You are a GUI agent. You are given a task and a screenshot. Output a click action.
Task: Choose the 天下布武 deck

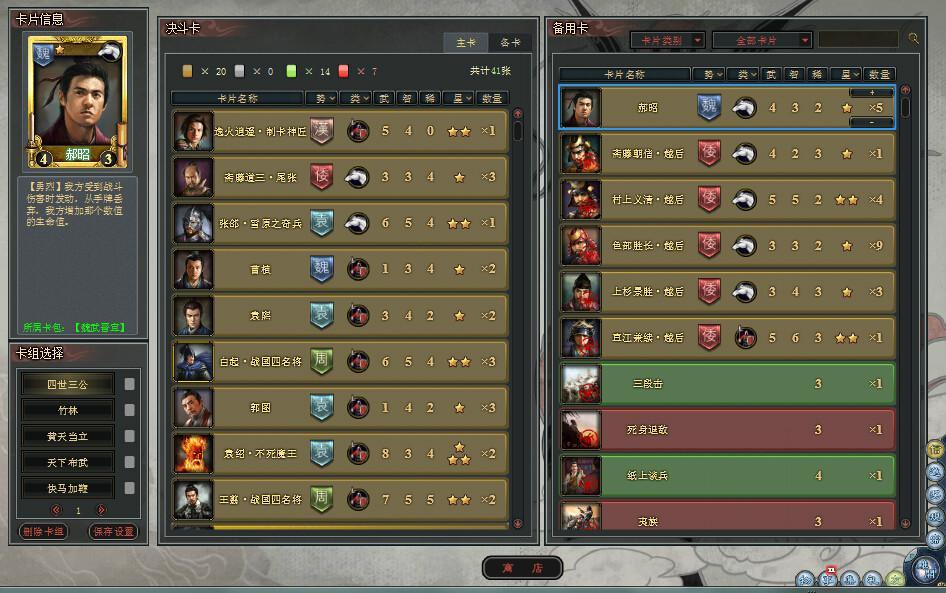68,462
